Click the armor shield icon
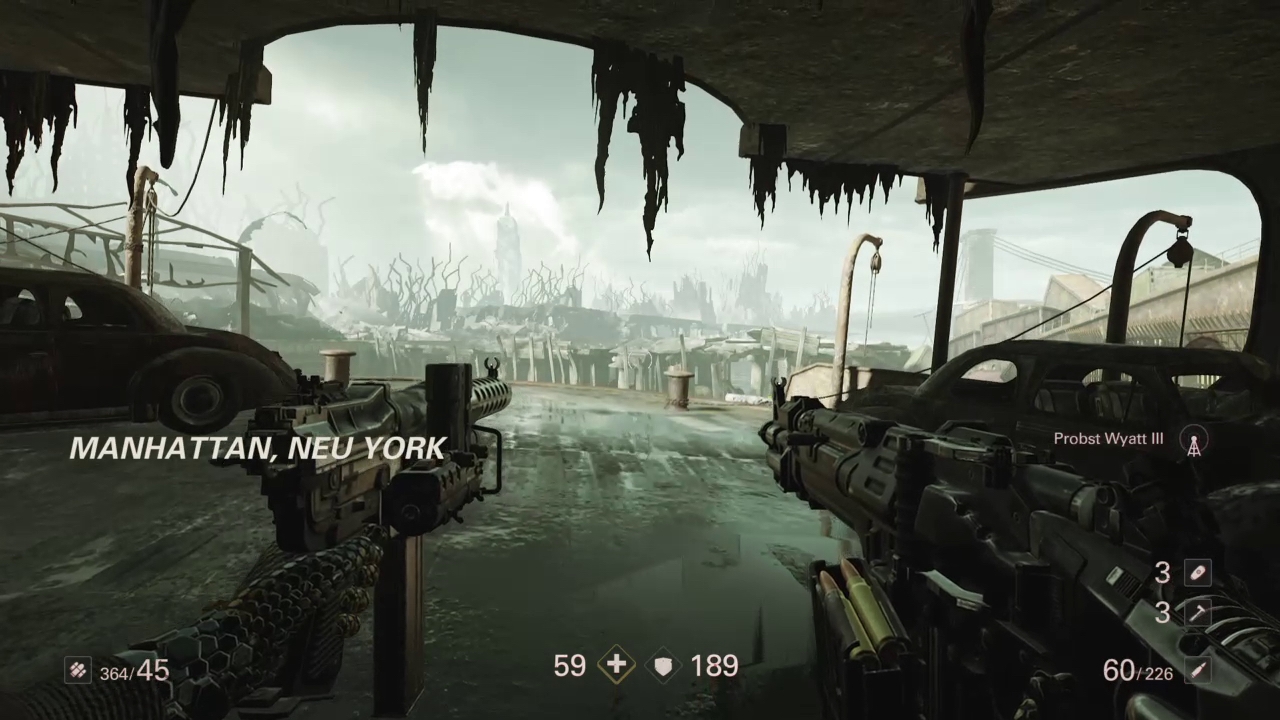 [x=664, y=666]
